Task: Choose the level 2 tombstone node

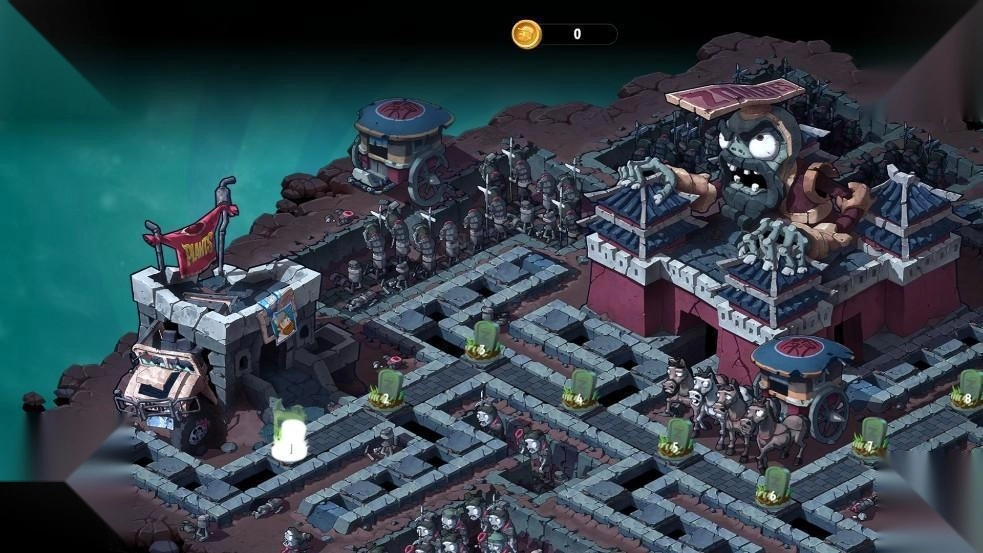Action: click(x=387, y=390)
